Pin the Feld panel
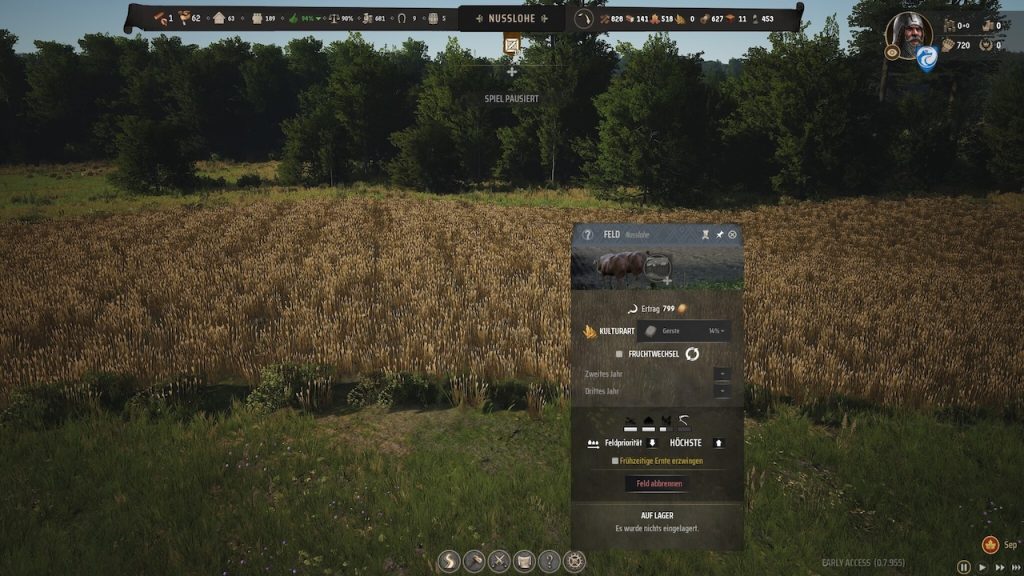 [719, 234]
